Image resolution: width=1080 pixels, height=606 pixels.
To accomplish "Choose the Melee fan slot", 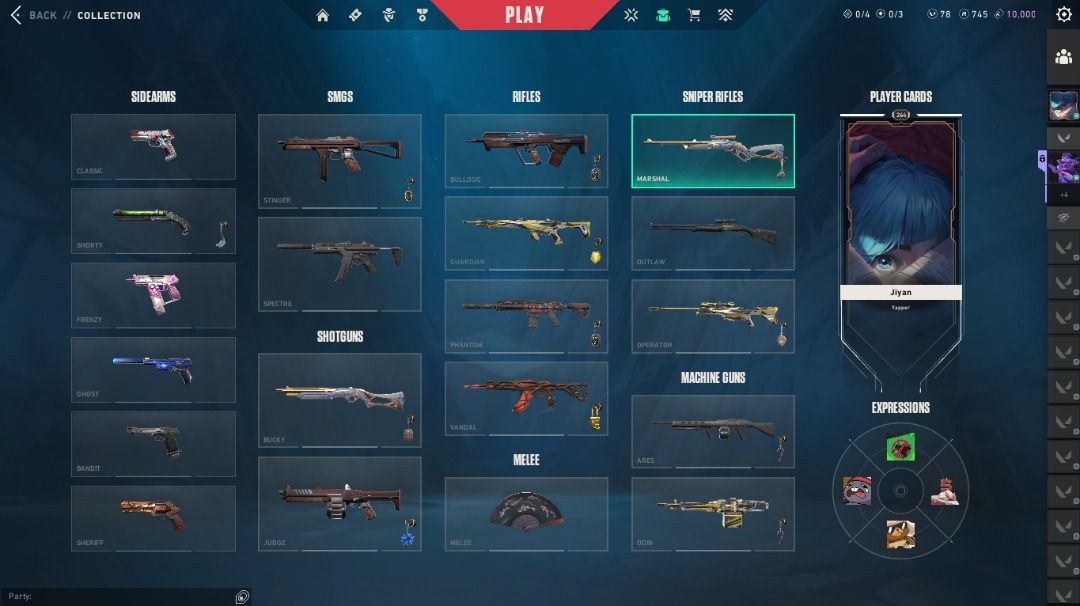I will [526, 513].
